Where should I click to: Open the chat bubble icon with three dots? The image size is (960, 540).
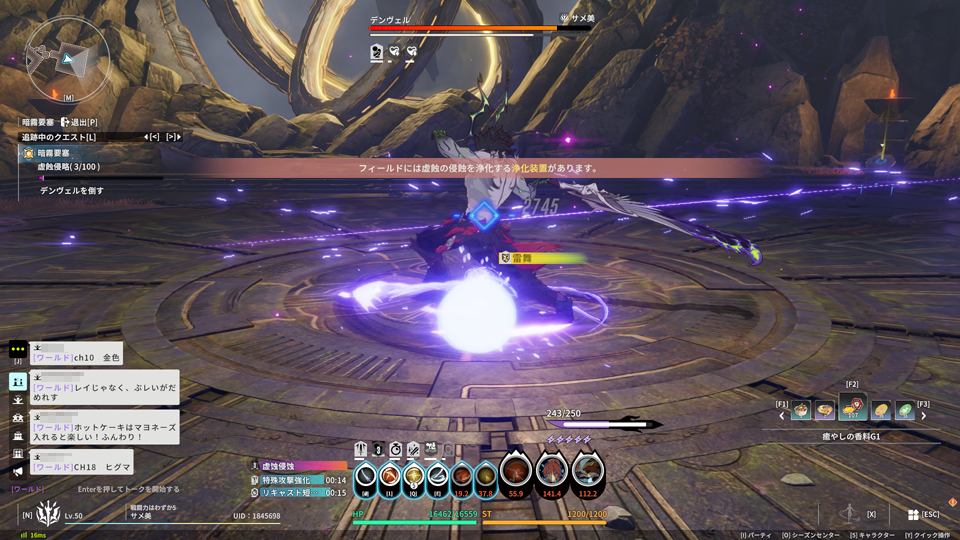pos(18,350)
